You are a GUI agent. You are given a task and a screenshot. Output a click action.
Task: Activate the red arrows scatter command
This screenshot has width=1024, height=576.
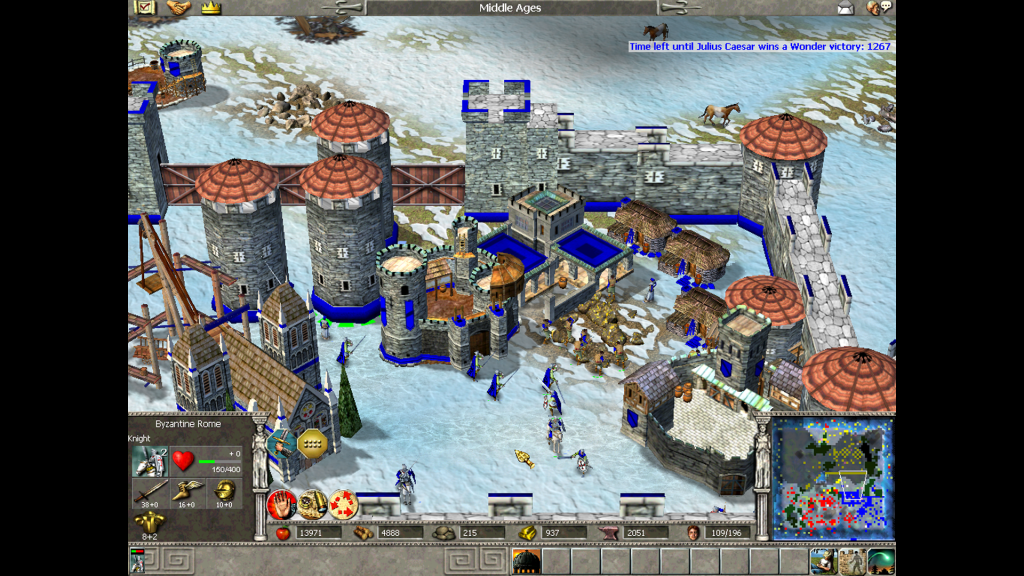[343, 504]
